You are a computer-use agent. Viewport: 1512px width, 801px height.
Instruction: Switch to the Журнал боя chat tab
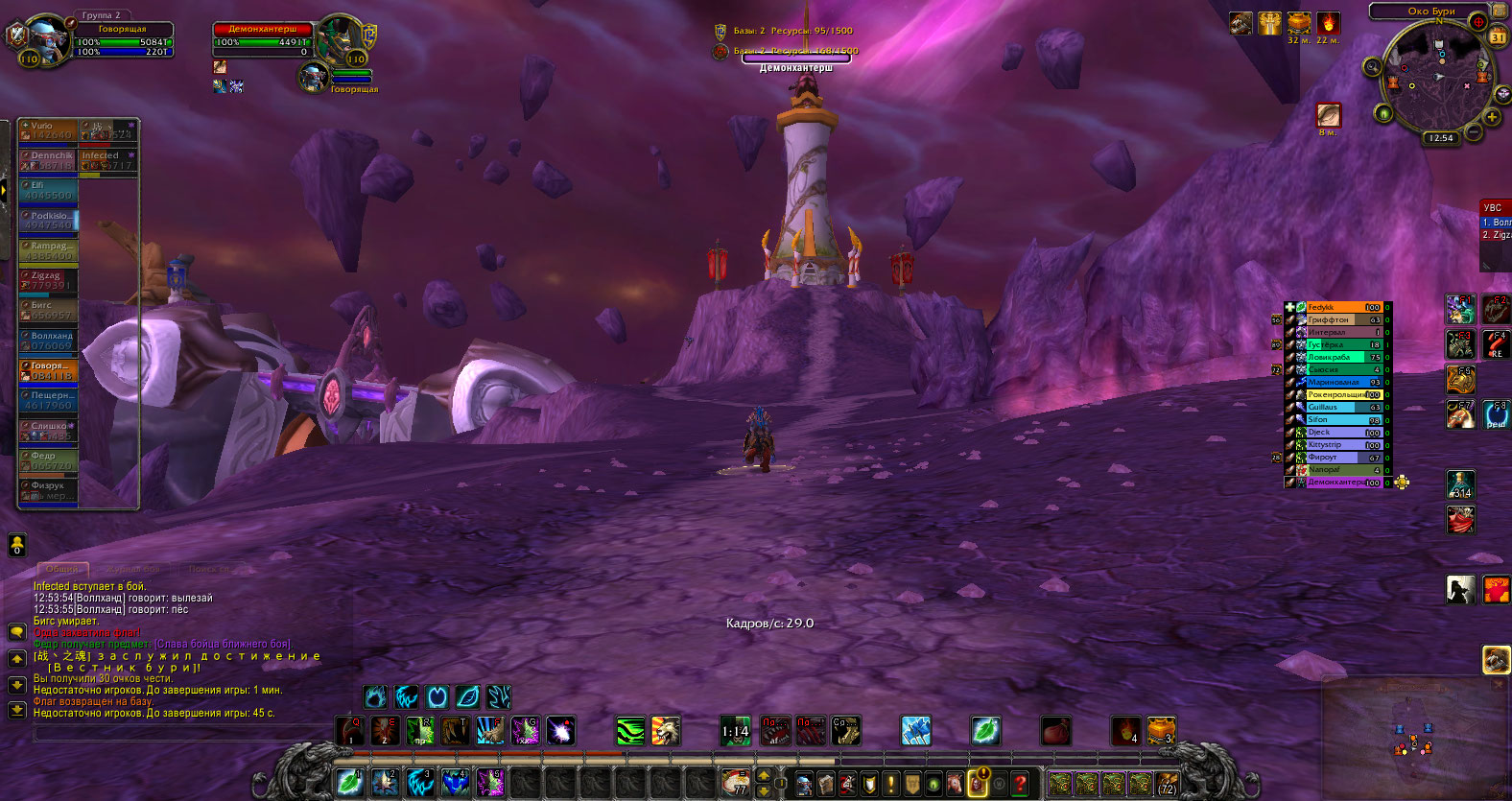click(133, 569)
